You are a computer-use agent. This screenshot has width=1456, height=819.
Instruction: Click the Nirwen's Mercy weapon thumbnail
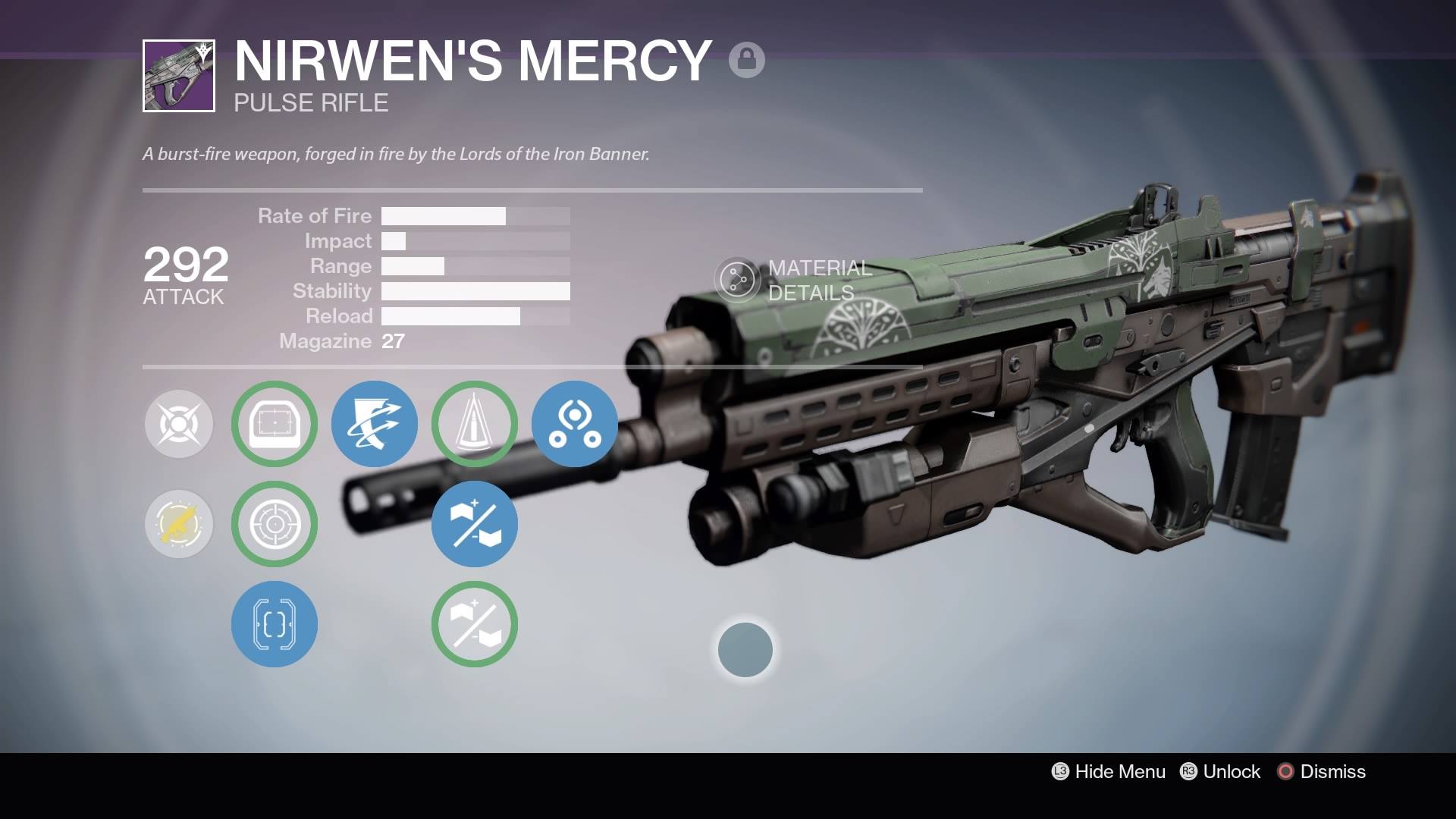(179, 76)
